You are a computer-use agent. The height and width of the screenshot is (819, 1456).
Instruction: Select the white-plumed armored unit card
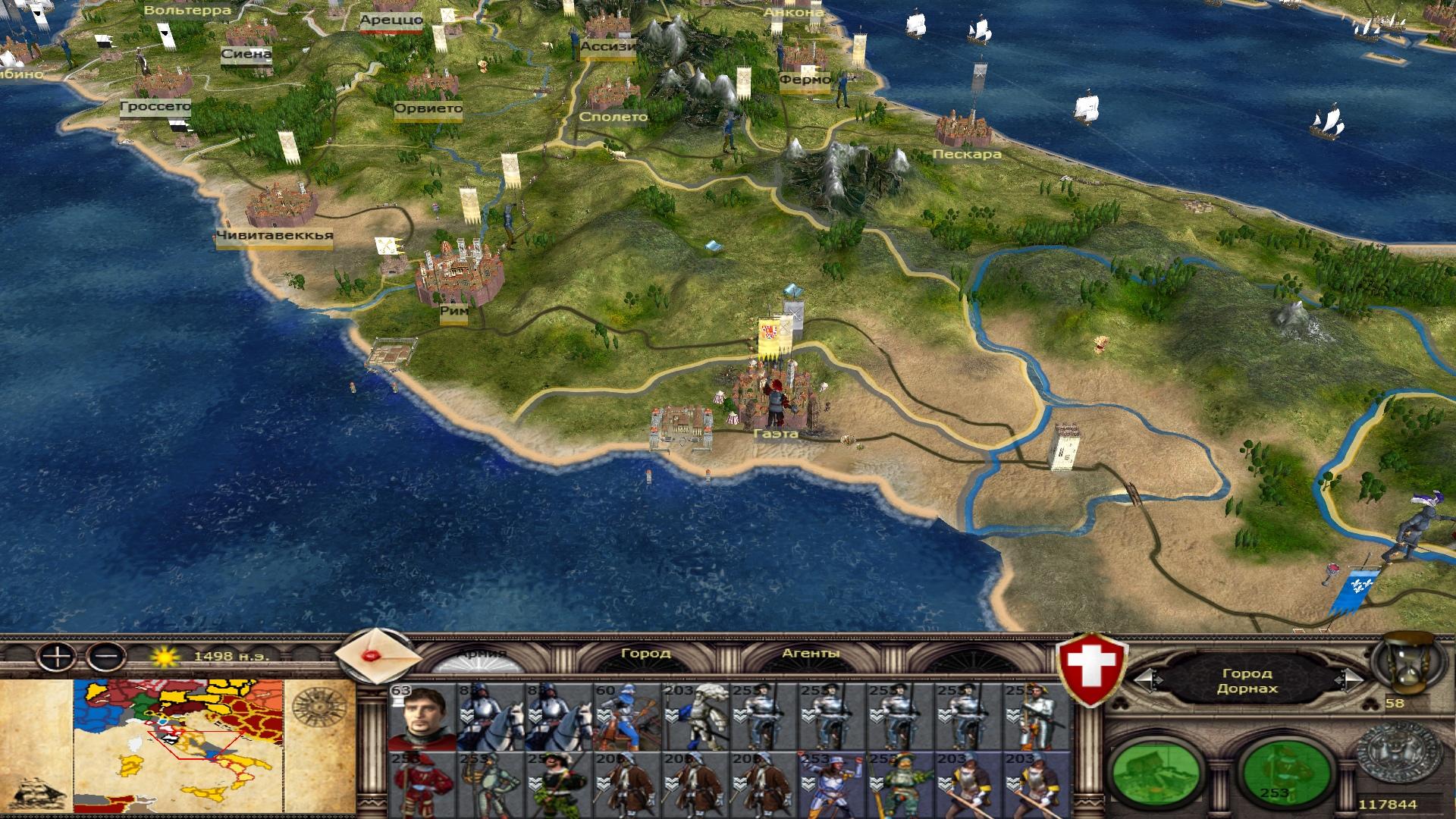[x=694, y=717]
